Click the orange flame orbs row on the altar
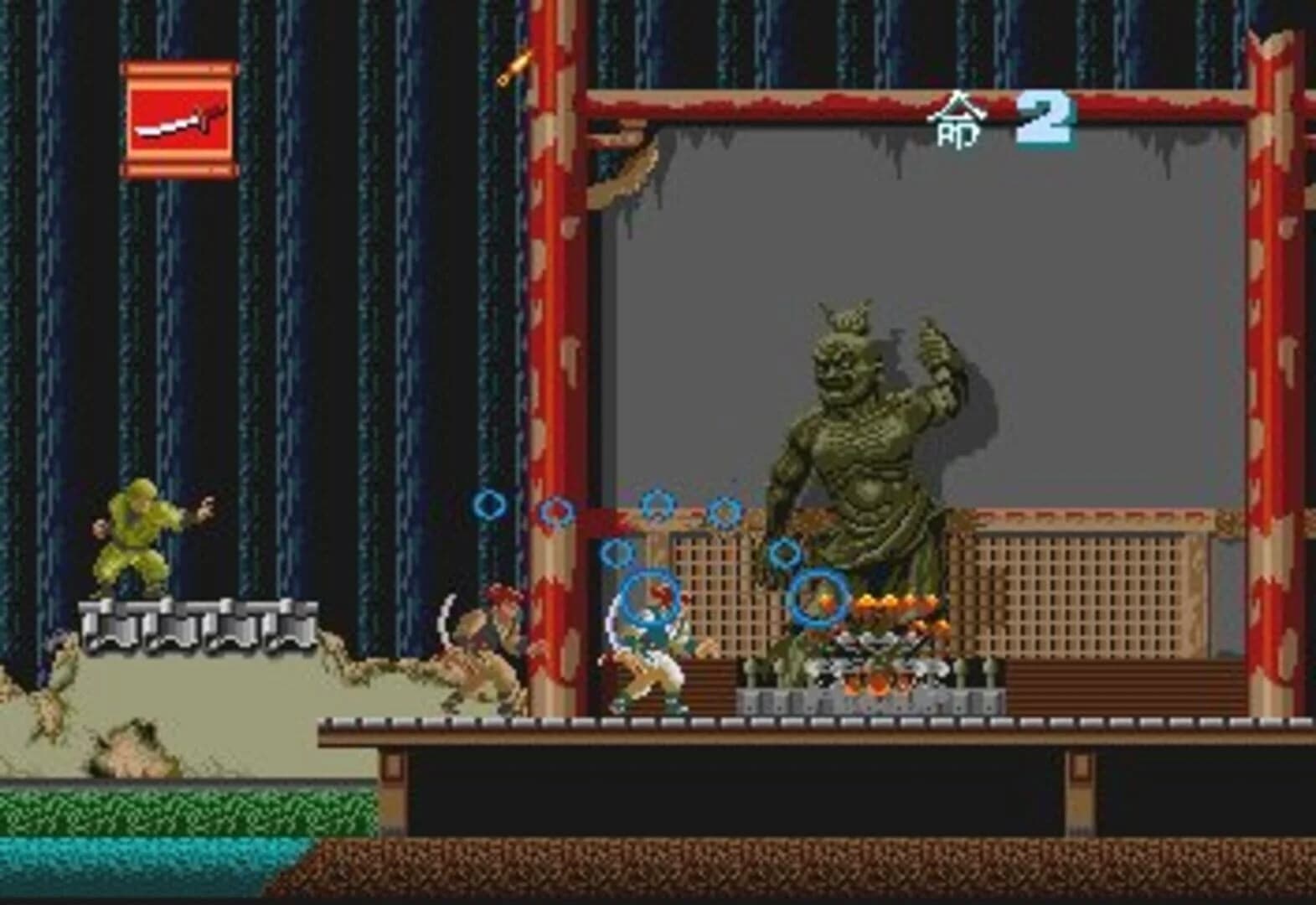Screen dimensions: 1316x905 coord(896,602)
